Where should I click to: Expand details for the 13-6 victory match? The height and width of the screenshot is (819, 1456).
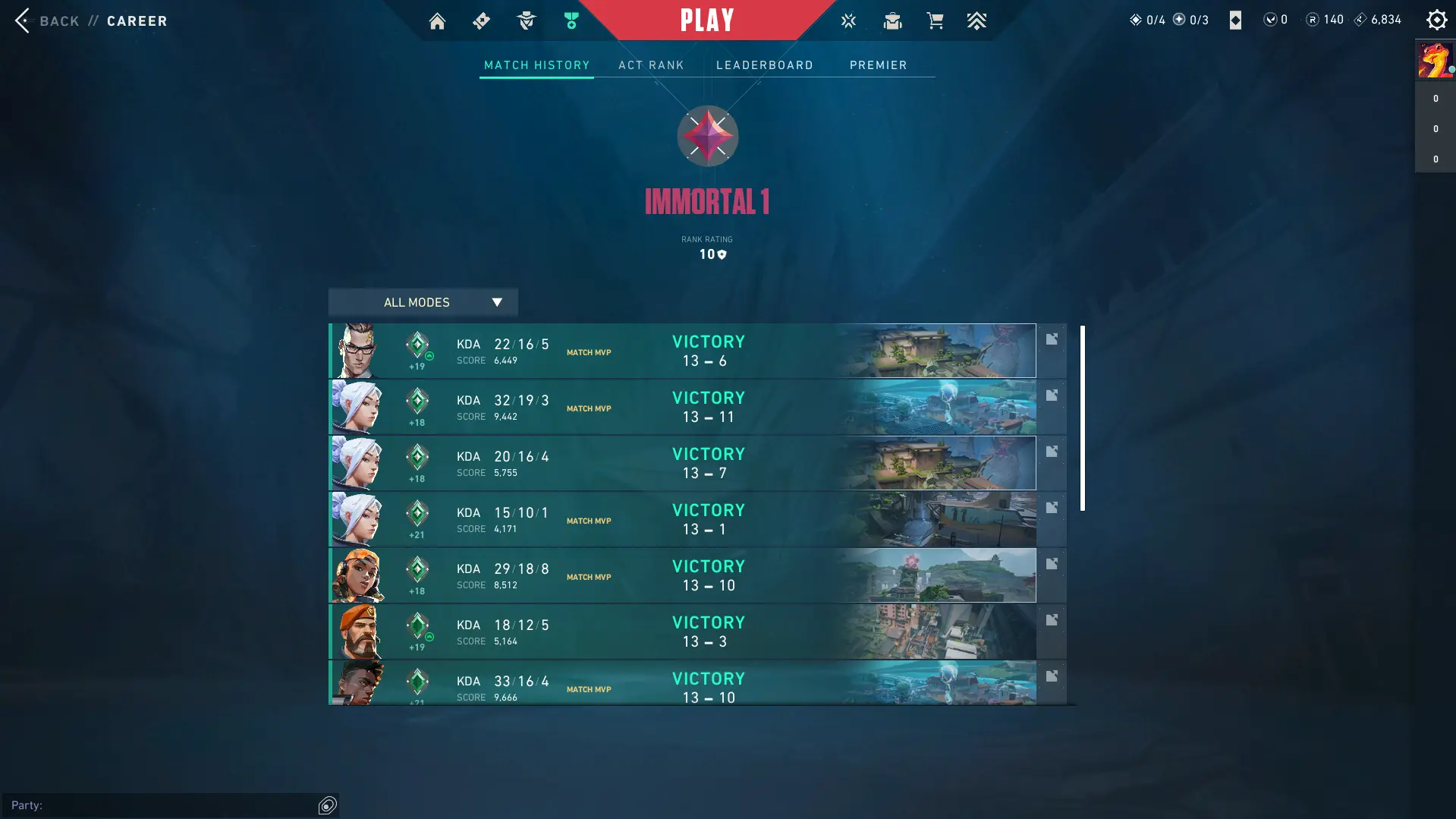click(x=1052, y=339)
